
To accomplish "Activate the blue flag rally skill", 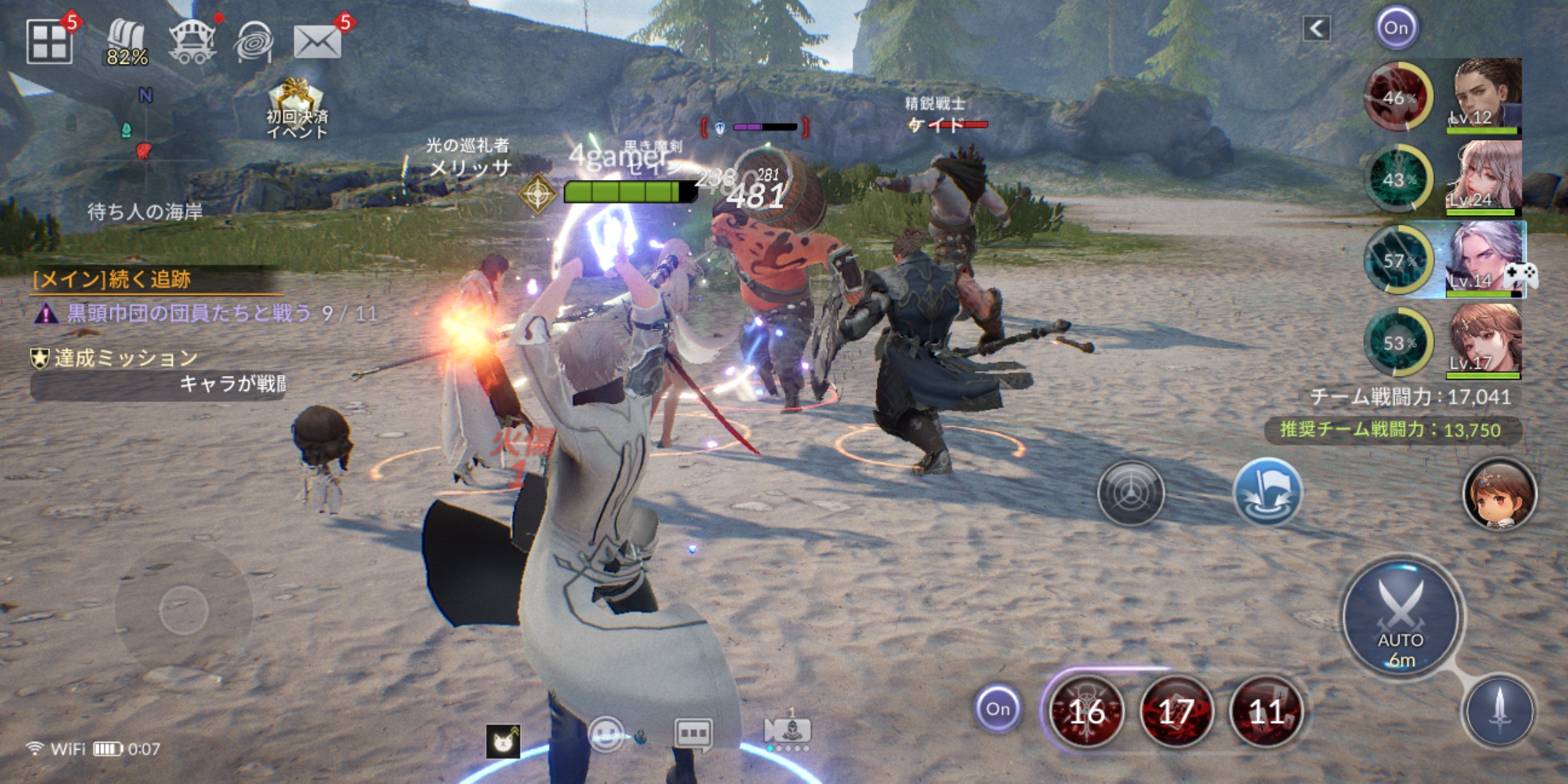I will [x=1267, y=493].
